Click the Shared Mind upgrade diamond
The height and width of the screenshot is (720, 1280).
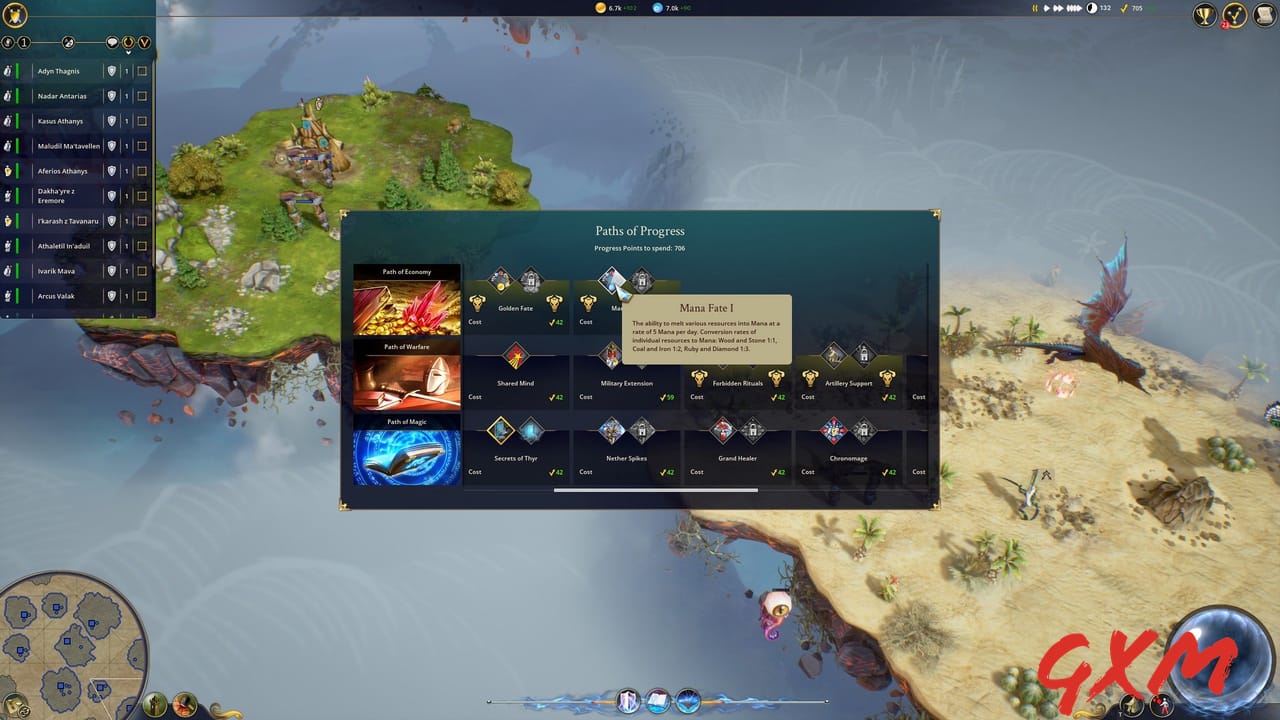click(517, 357)
